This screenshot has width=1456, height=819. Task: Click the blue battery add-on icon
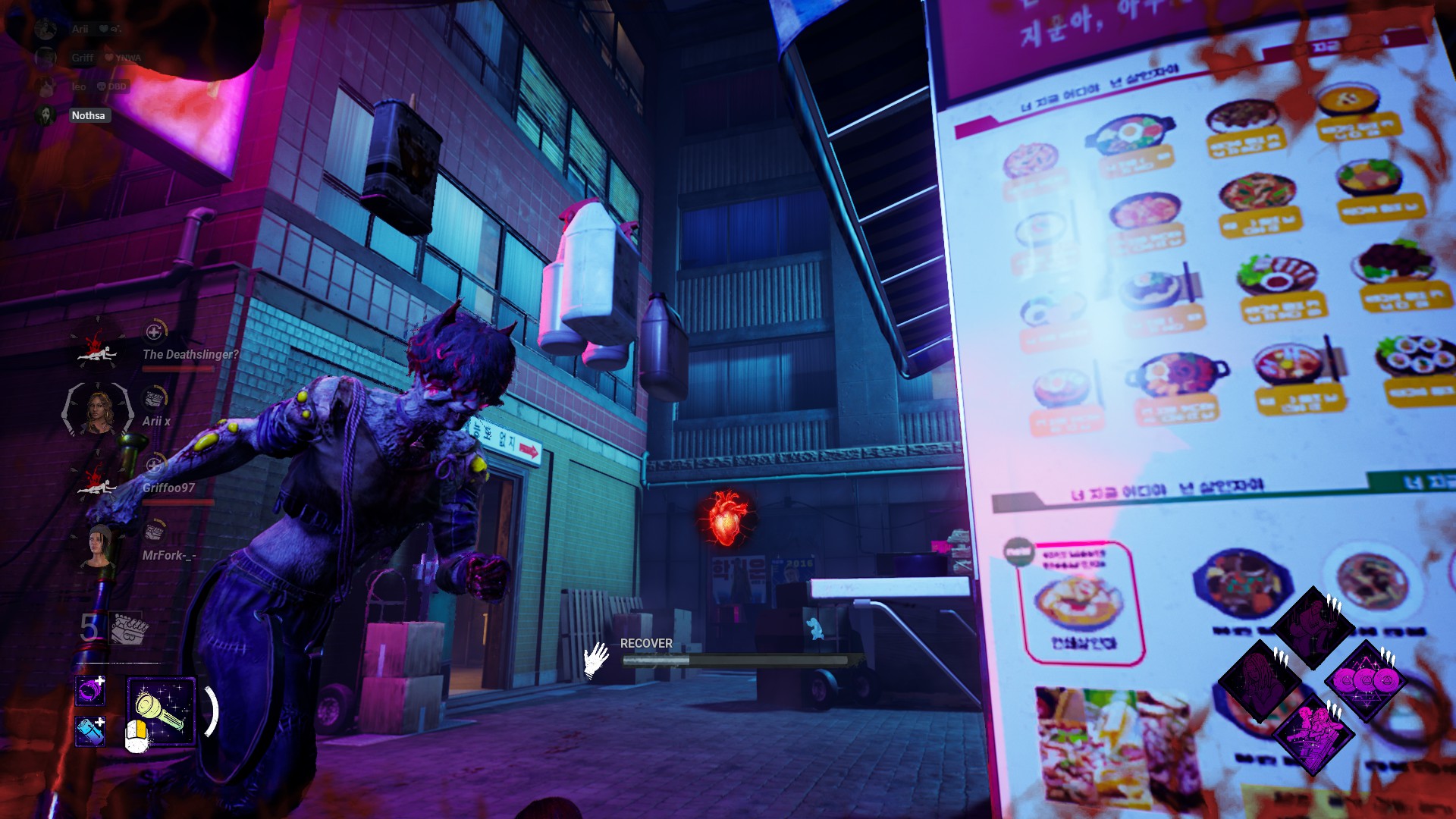[90, 732]
